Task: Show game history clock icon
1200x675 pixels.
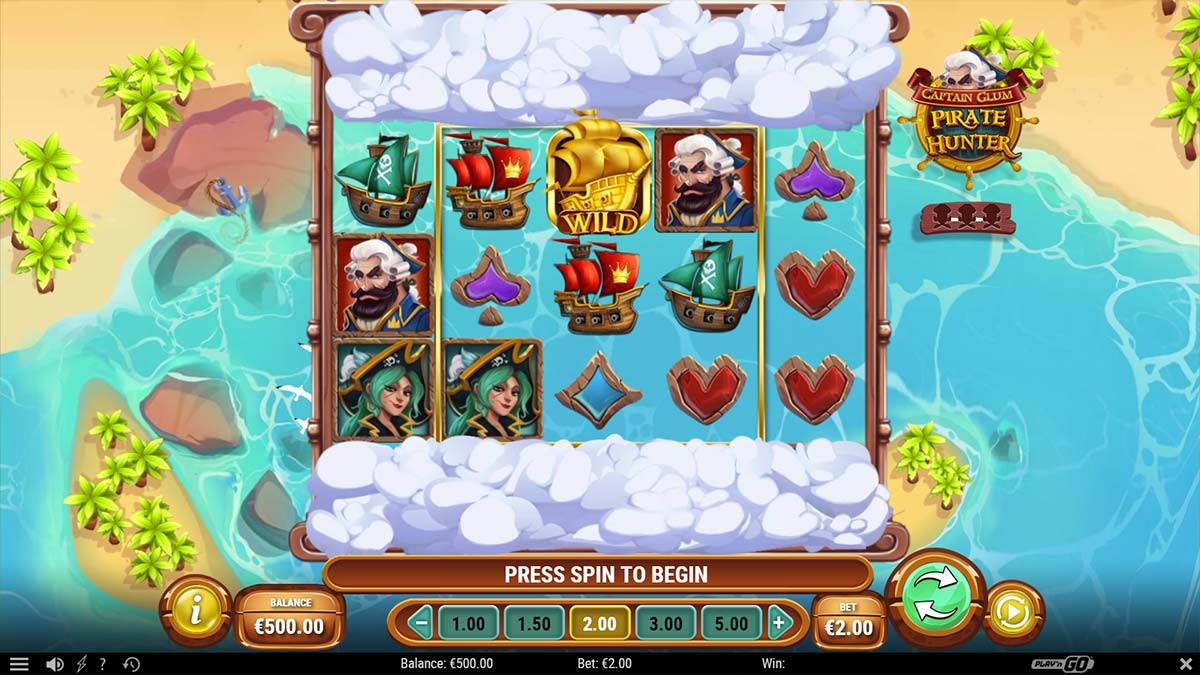Action: coord(131,664)
